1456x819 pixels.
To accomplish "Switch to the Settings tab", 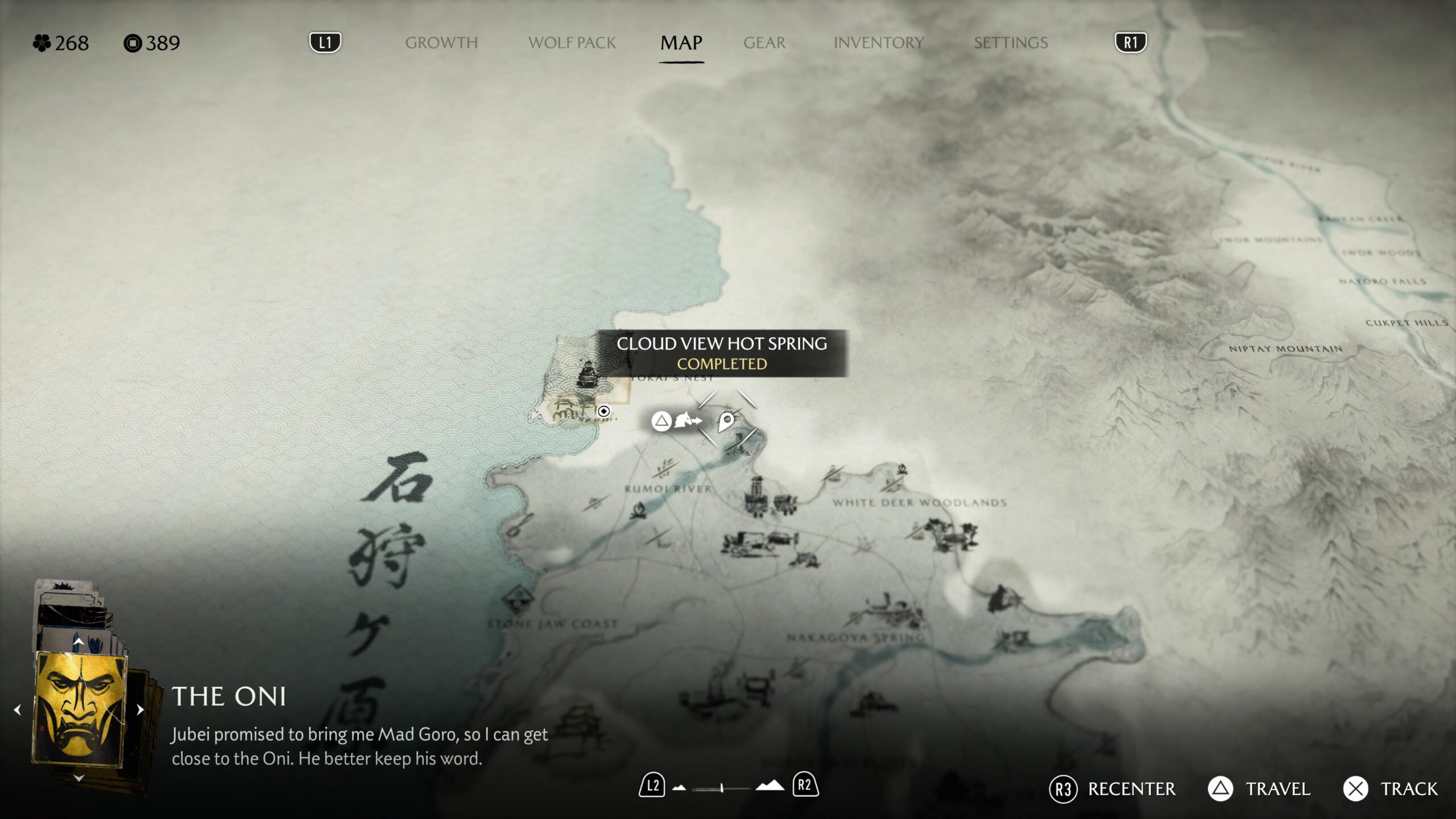I will 1010,43.
